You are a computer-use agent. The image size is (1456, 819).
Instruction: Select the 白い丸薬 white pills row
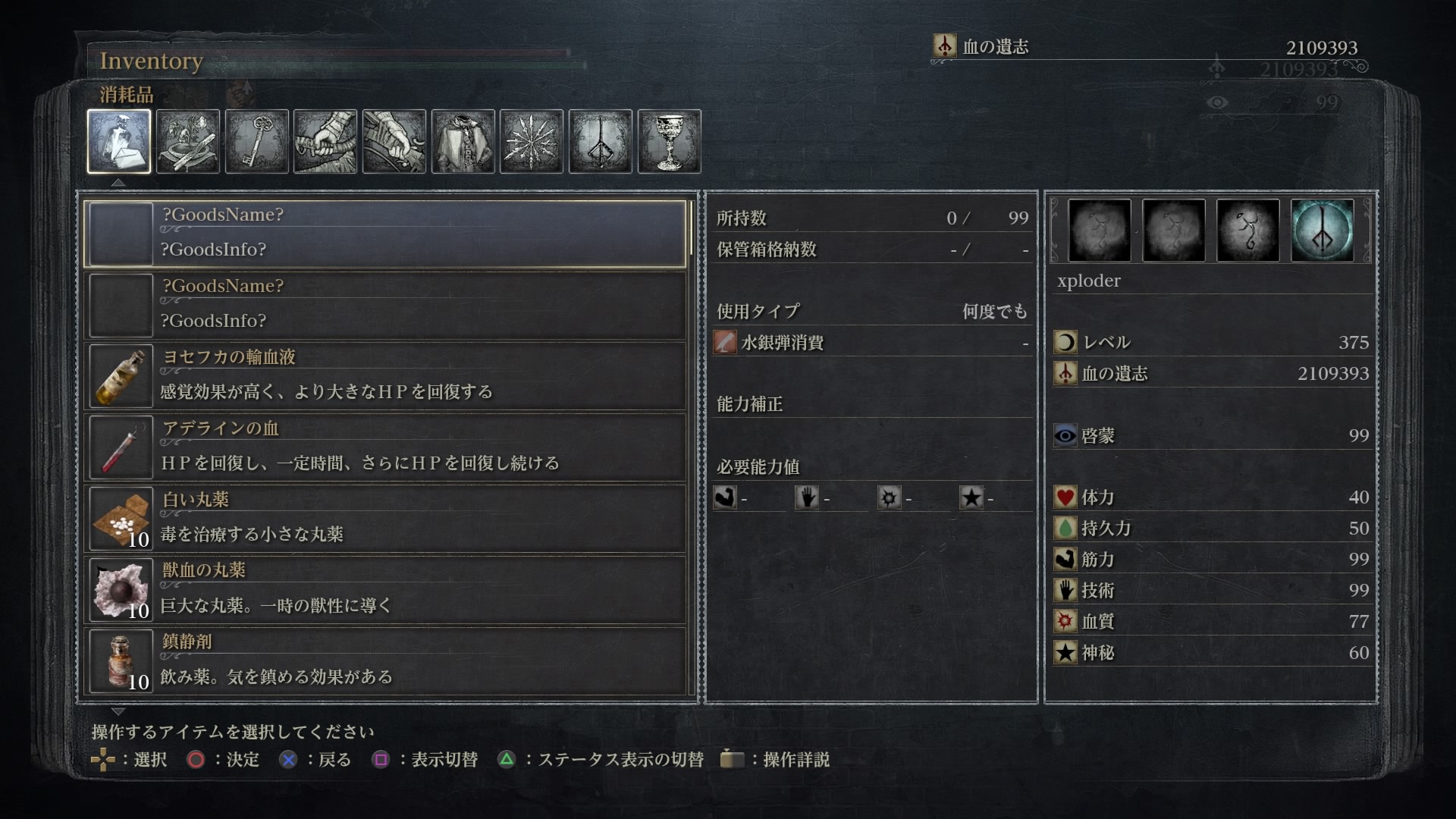pos(385,518)
